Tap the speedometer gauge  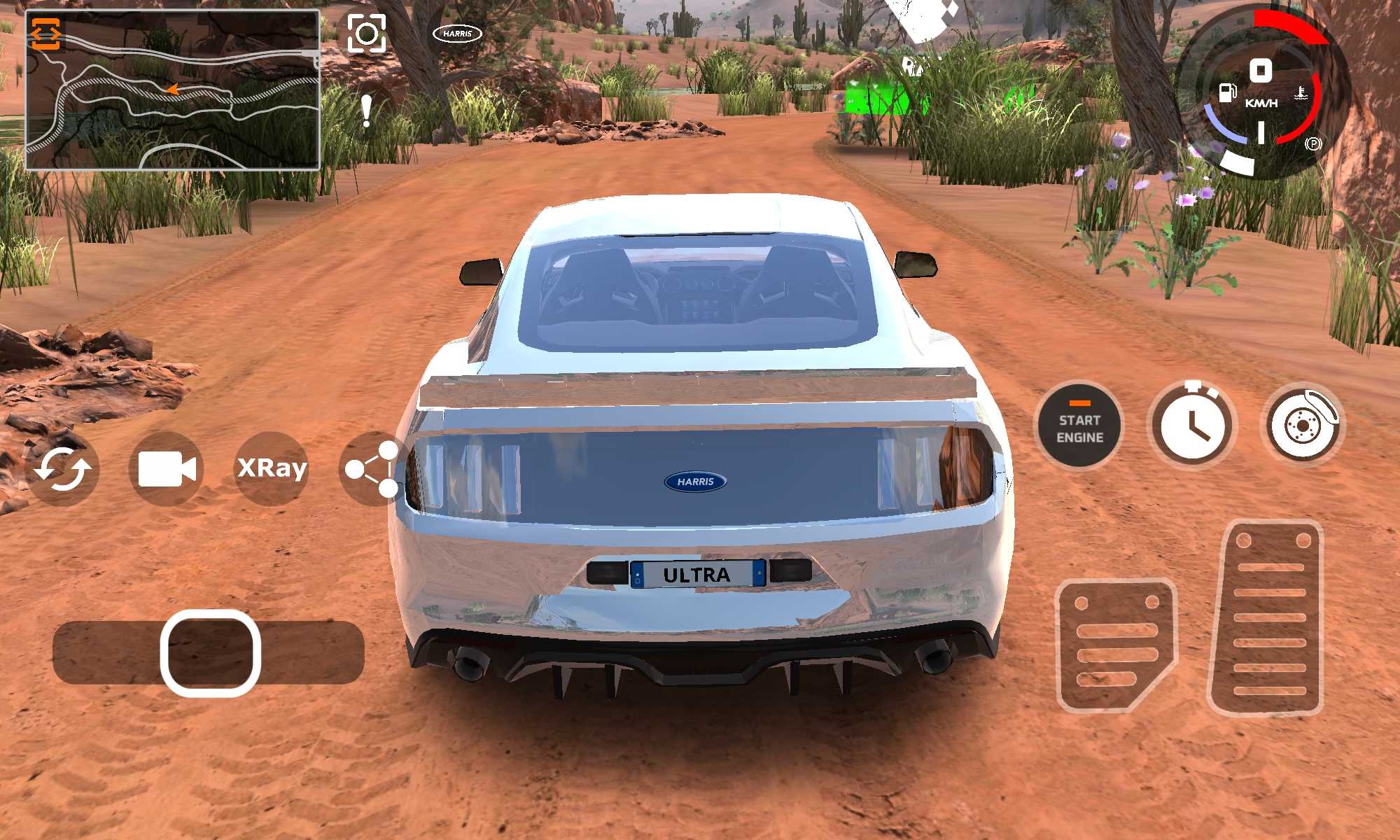click(1261, 94)
